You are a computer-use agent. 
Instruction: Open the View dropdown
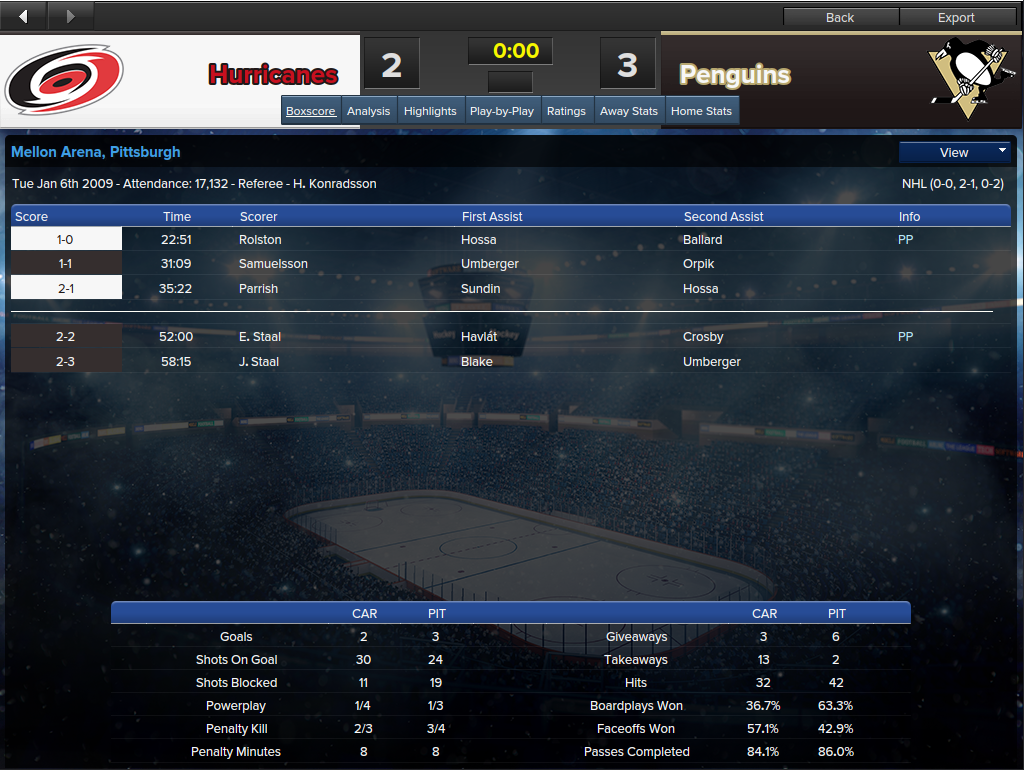coord(954,152)
